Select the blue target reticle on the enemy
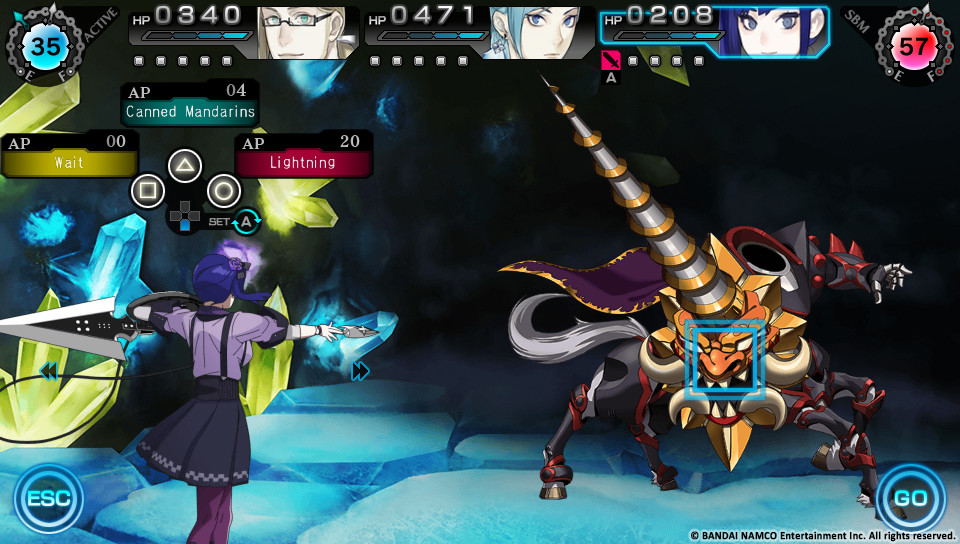Image resolution: width=960 pixels, height=544 pixels. pyautogui.click(x=726, y=360)
